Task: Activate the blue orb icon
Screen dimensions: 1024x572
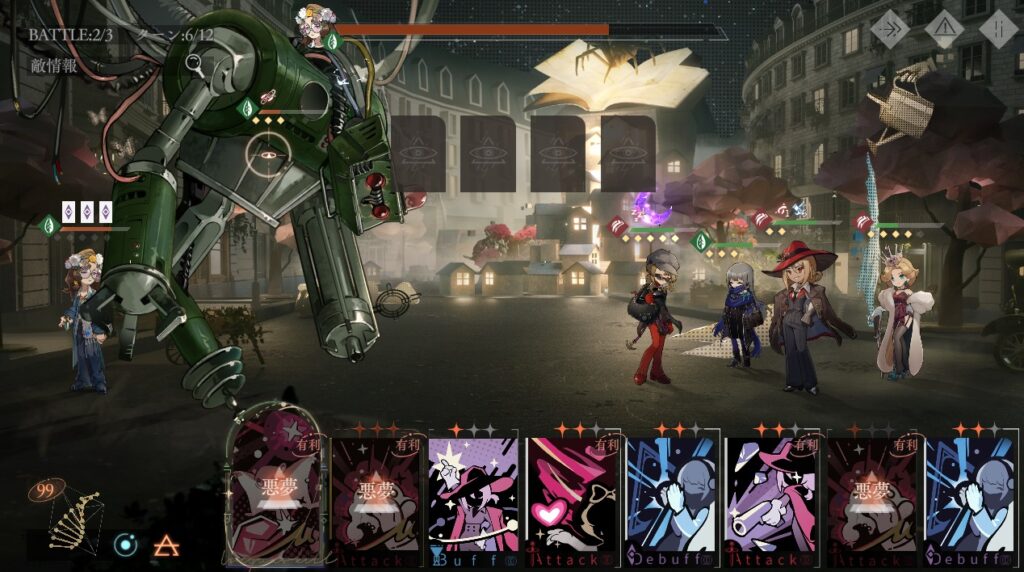Action: pos(125,545)
